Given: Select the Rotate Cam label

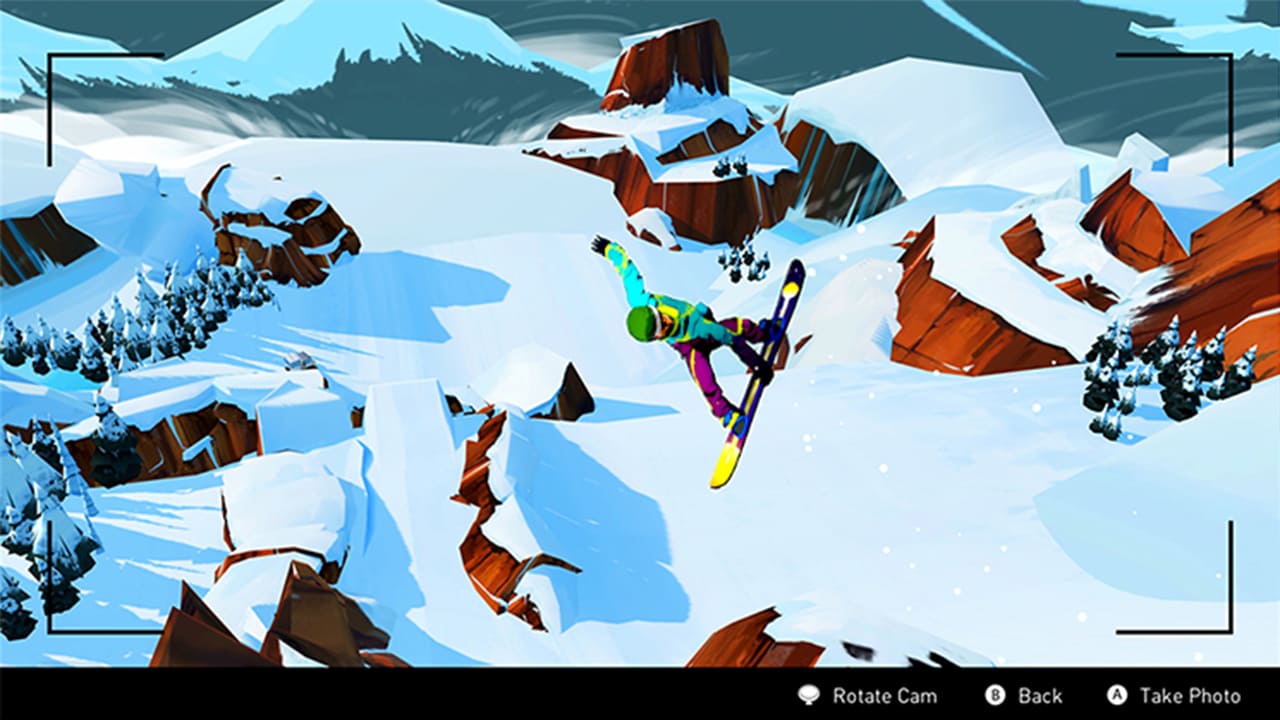Looking at the screenshot, I should click(885, 694).
